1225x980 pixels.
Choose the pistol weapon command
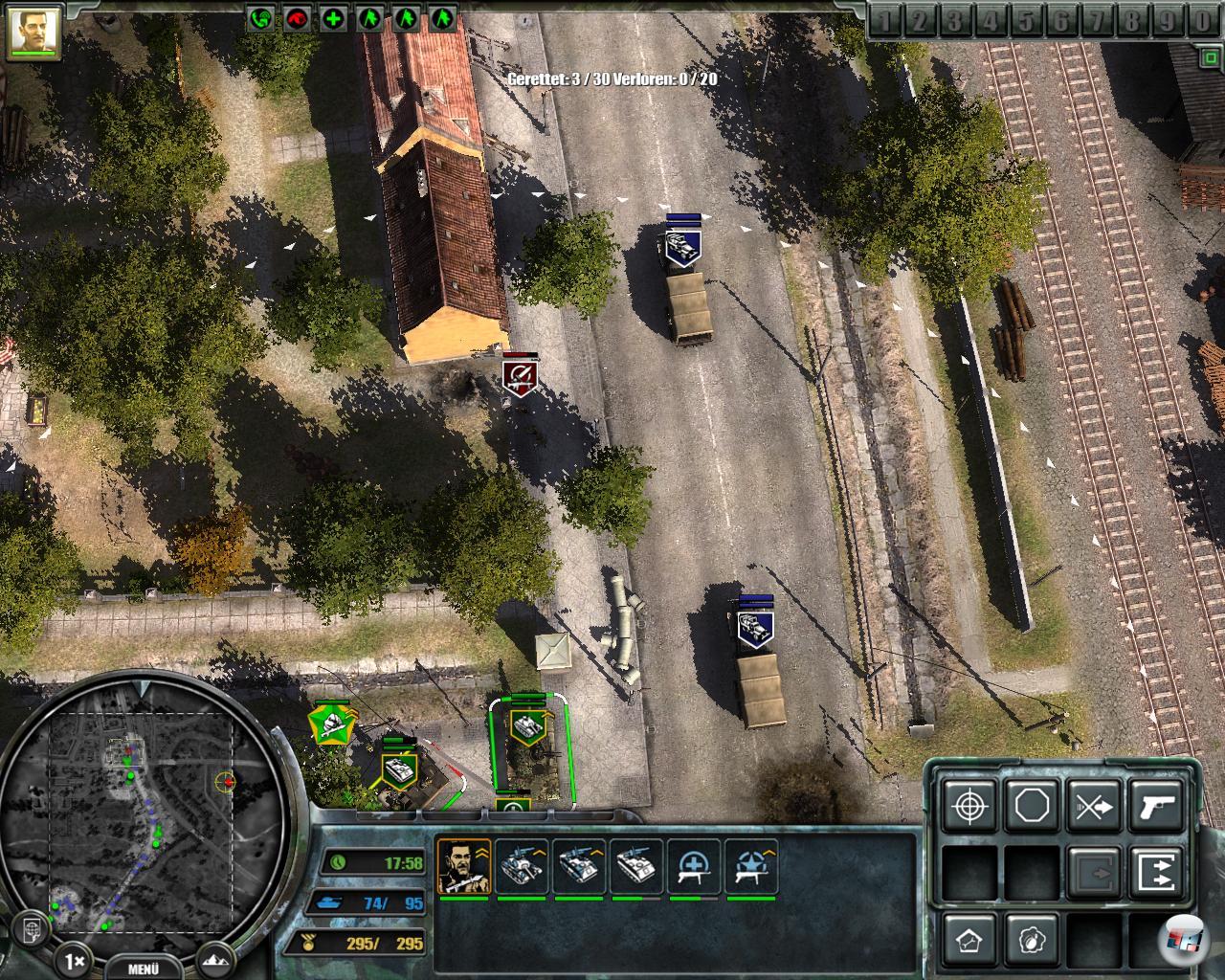[x=1156, y=806]
